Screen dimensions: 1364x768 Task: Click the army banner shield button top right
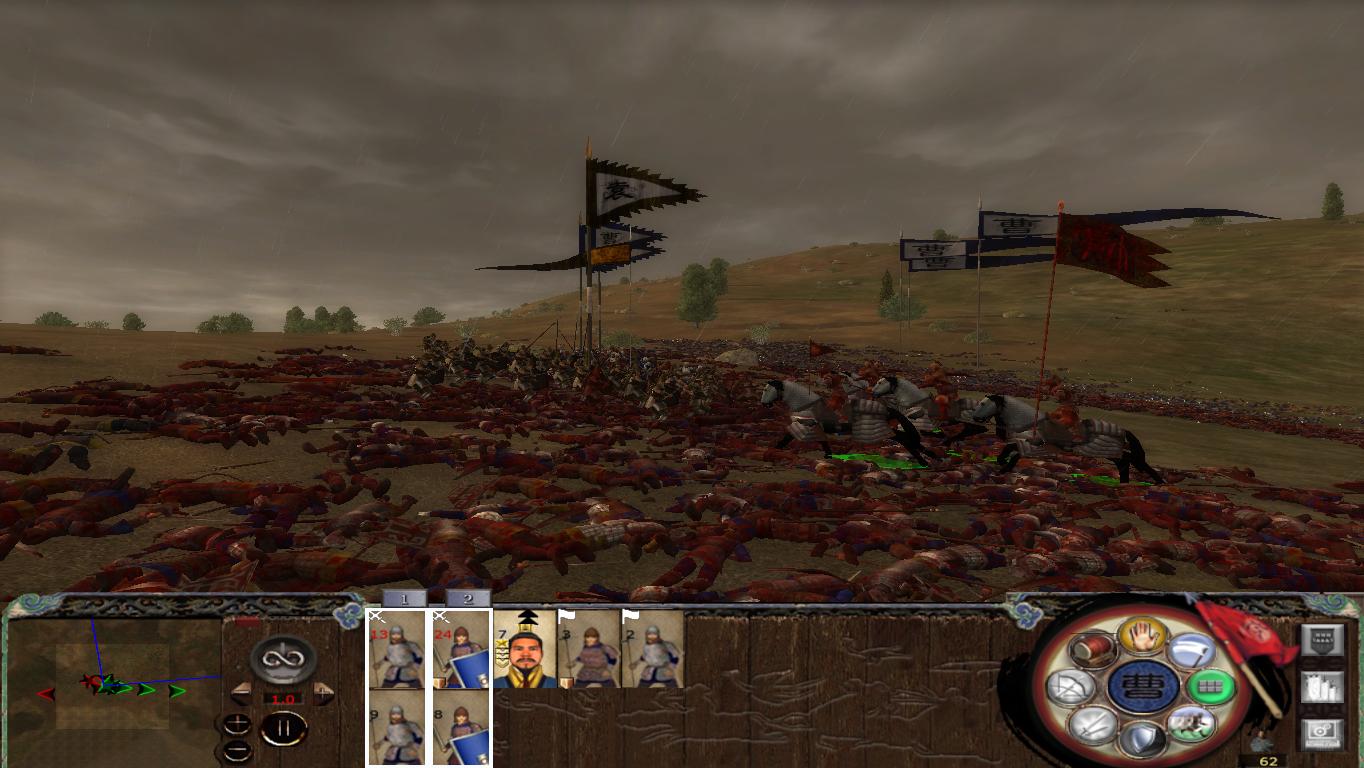click(x=1321, y=639)
